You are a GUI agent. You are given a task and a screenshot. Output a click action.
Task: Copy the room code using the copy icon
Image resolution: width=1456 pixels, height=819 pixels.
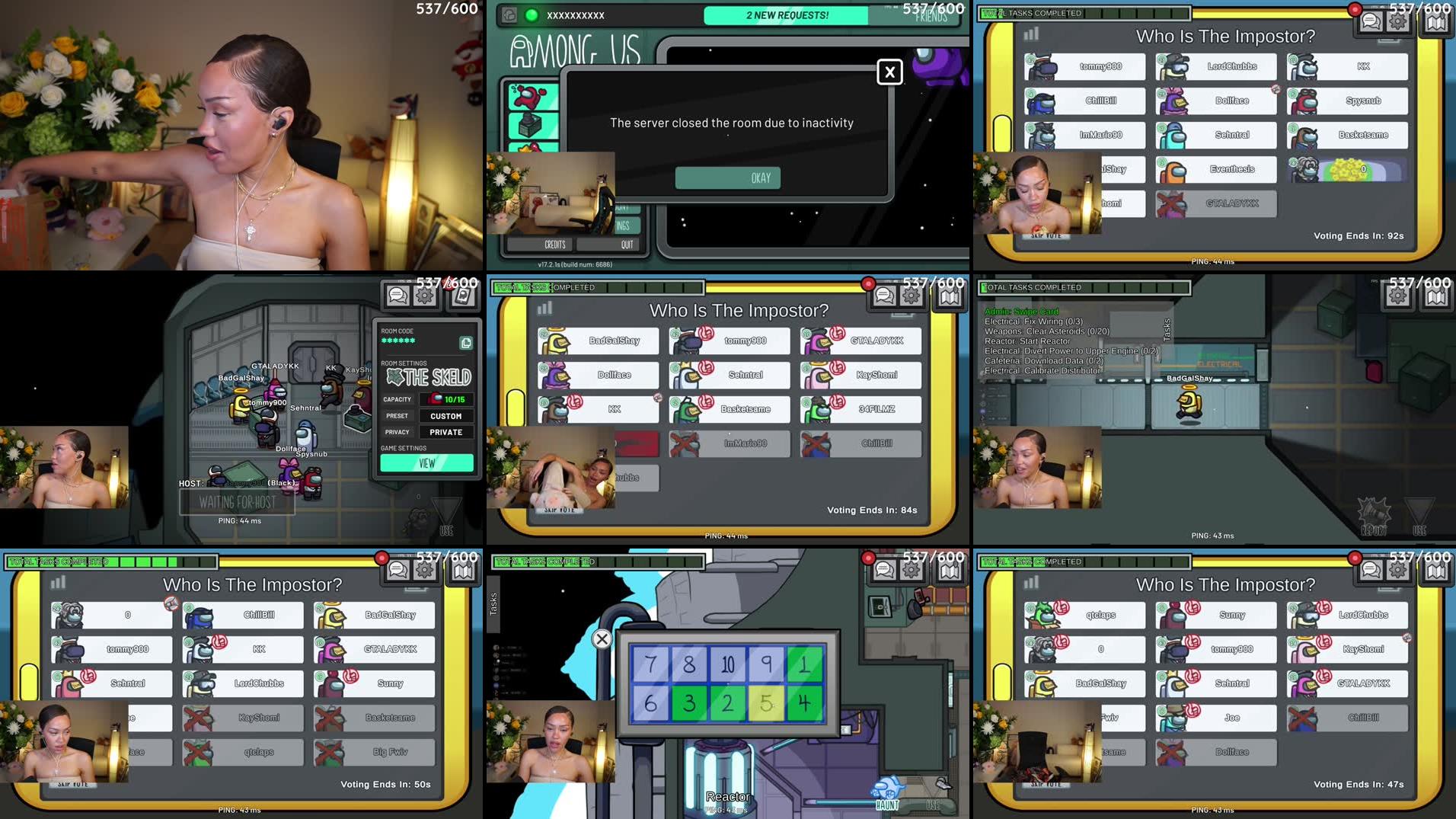465,342
